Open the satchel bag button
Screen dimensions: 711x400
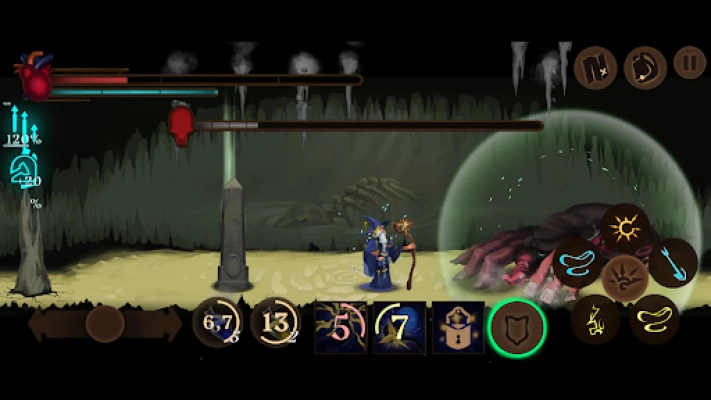[x=645, y=67]
